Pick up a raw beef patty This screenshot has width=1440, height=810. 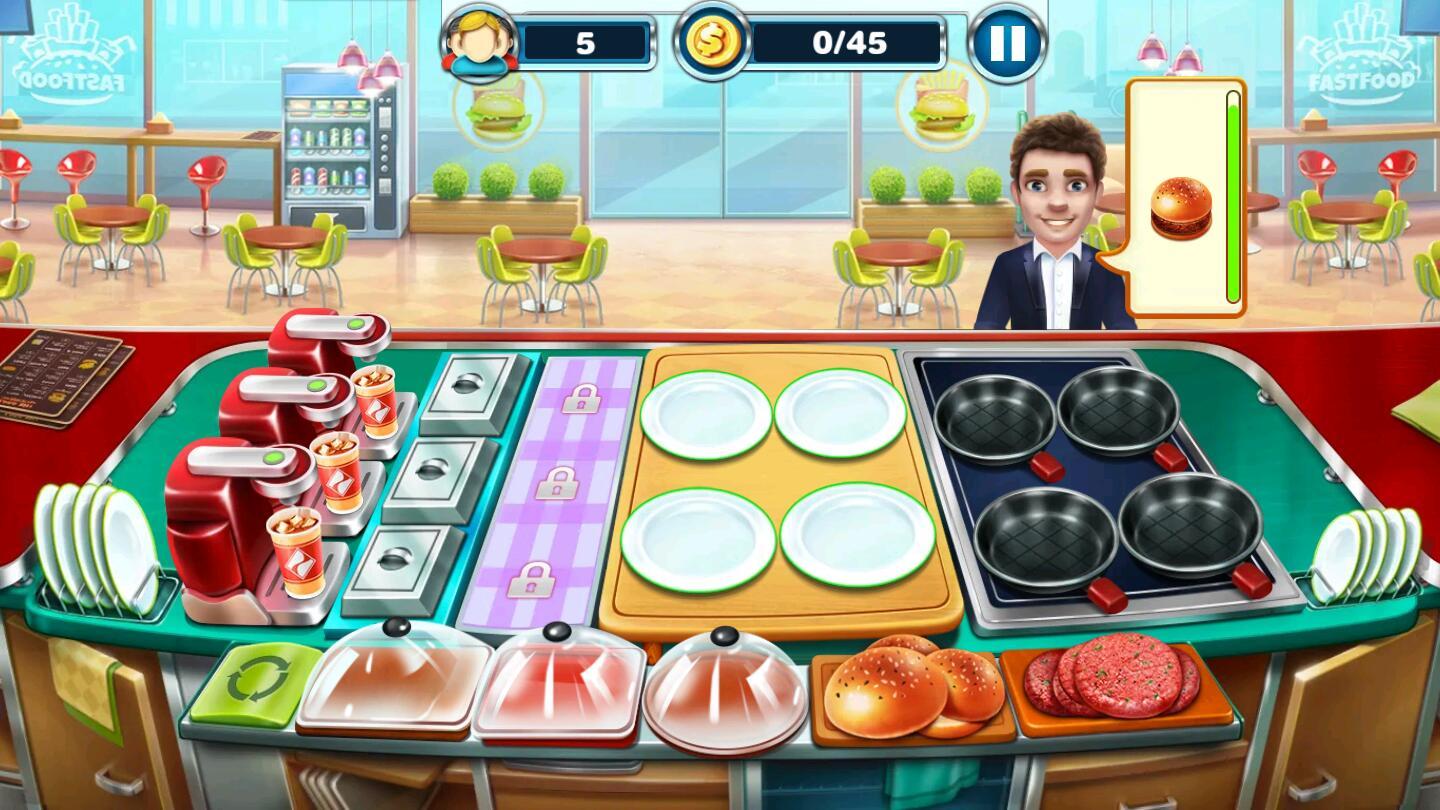pyautogui.click(x=1119, y=680)
